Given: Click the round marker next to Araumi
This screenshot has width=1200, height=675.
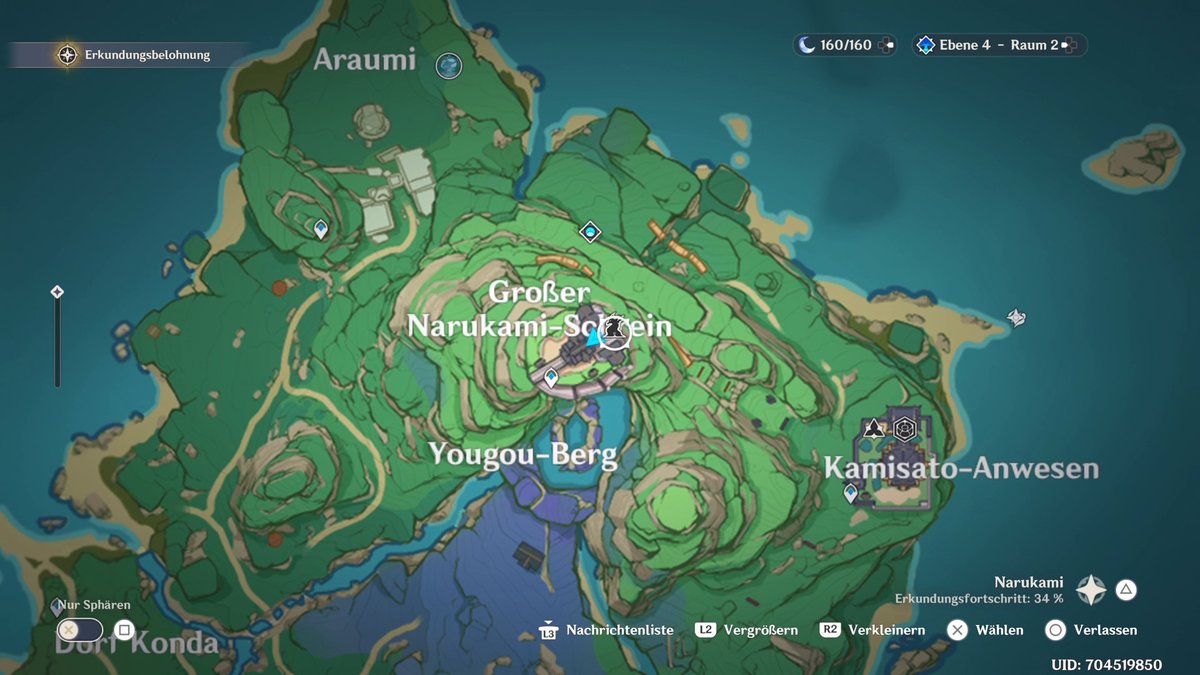Looking at the screenshot, I should 450,65.
